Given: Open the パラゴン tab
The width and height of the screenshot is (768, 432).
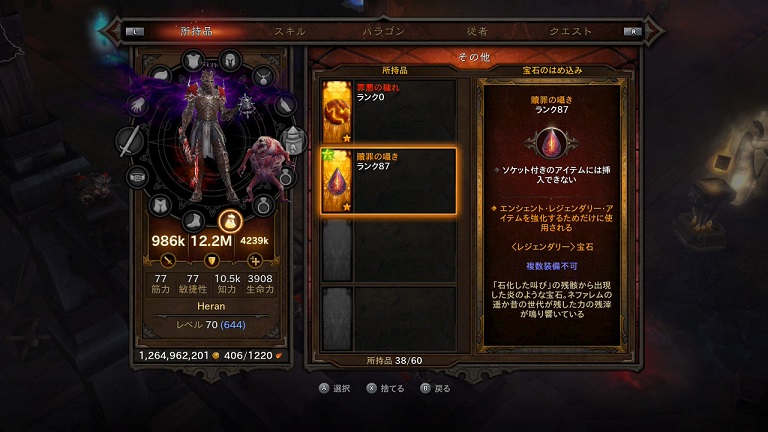Looking at the screenshot, I should point(383,31).
